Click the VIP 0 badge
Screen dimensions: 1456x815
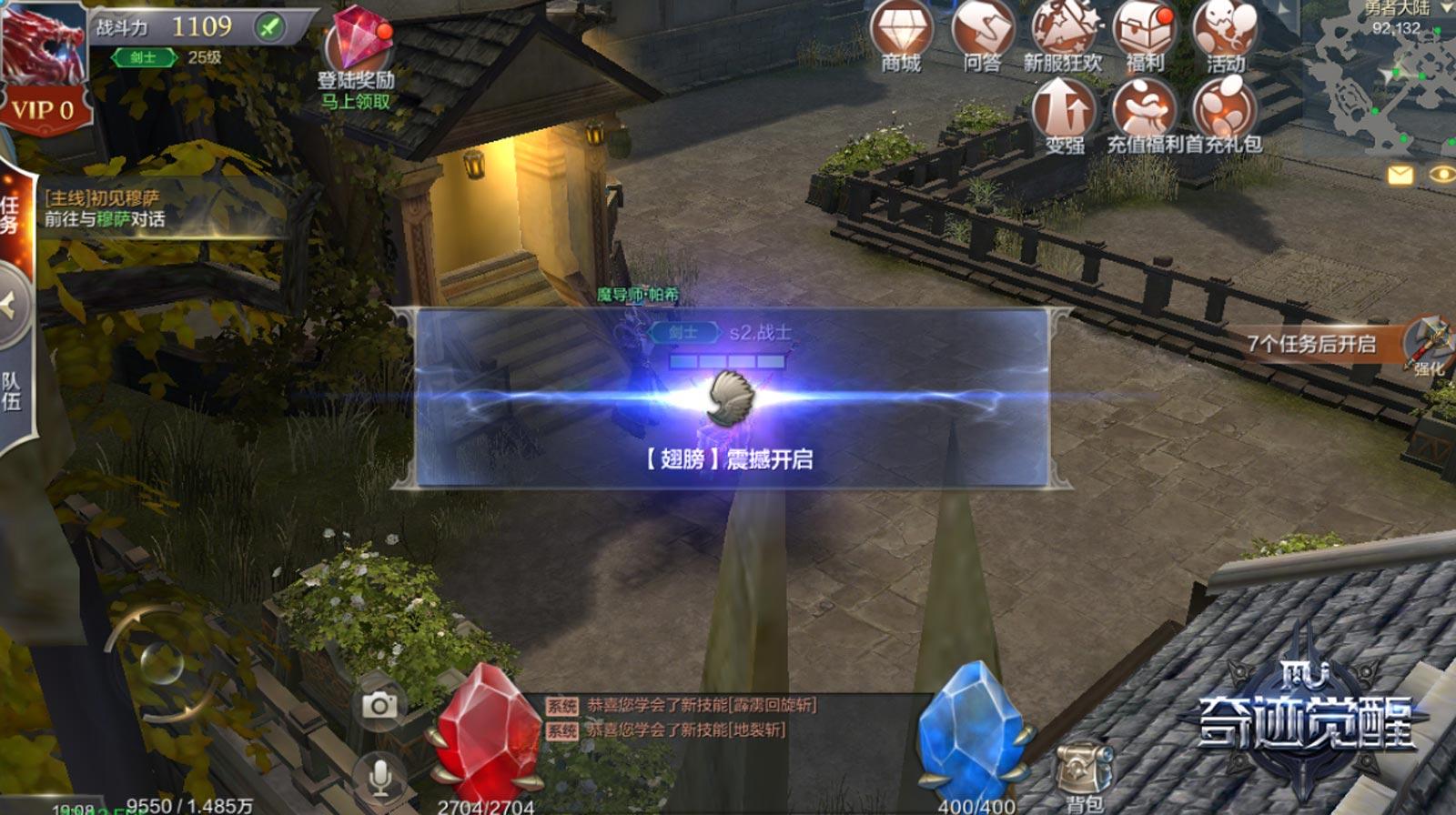(x=42, y=111)
